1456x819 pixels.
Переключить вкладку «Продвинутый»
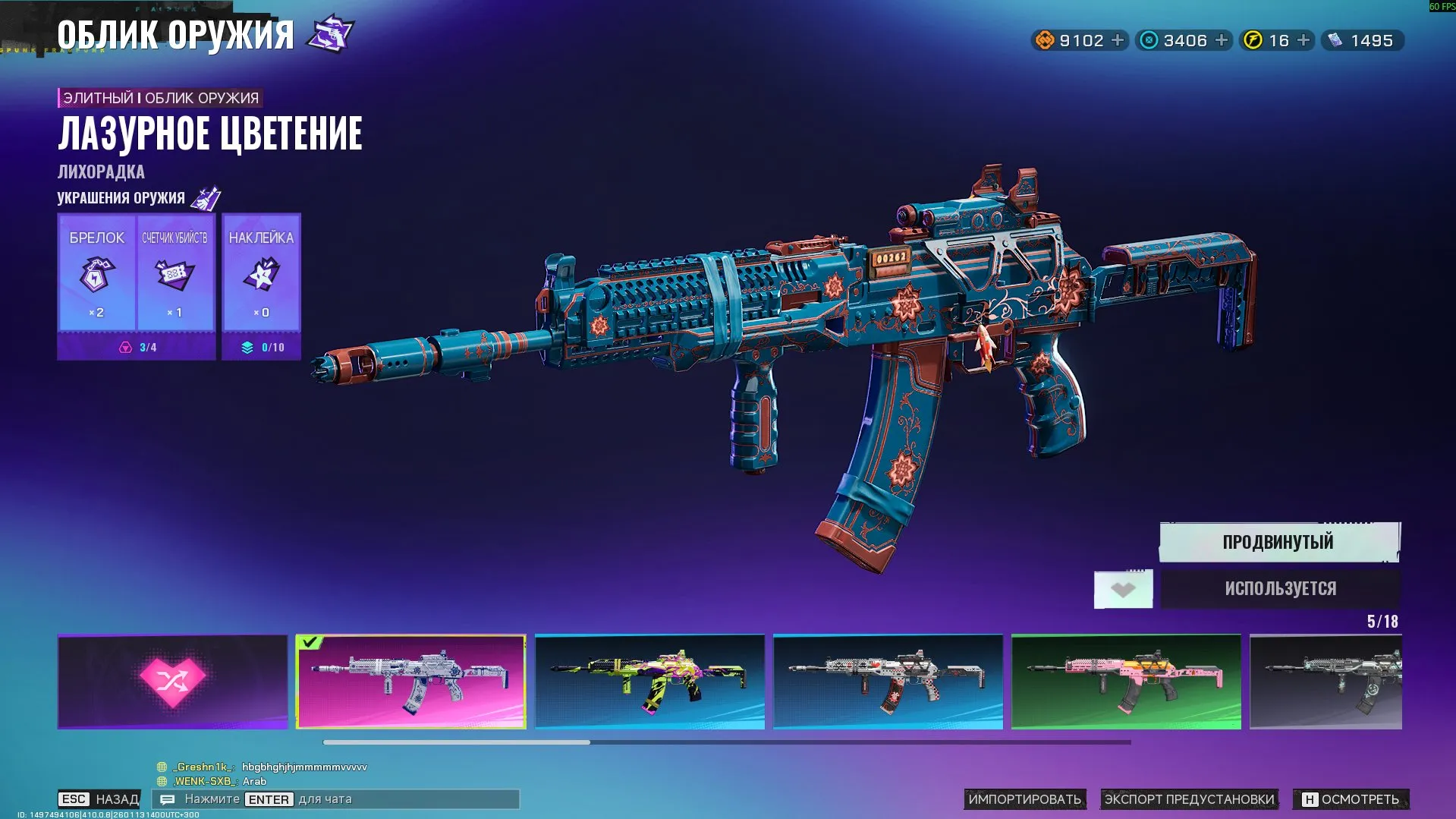[1277, 541]
